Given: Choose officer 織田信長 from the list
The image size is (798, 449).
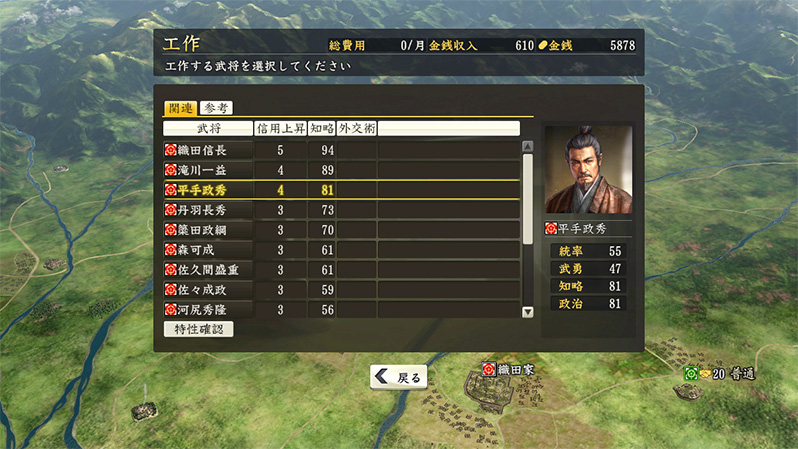Looking at the screenshot, I should pos(208,150).
